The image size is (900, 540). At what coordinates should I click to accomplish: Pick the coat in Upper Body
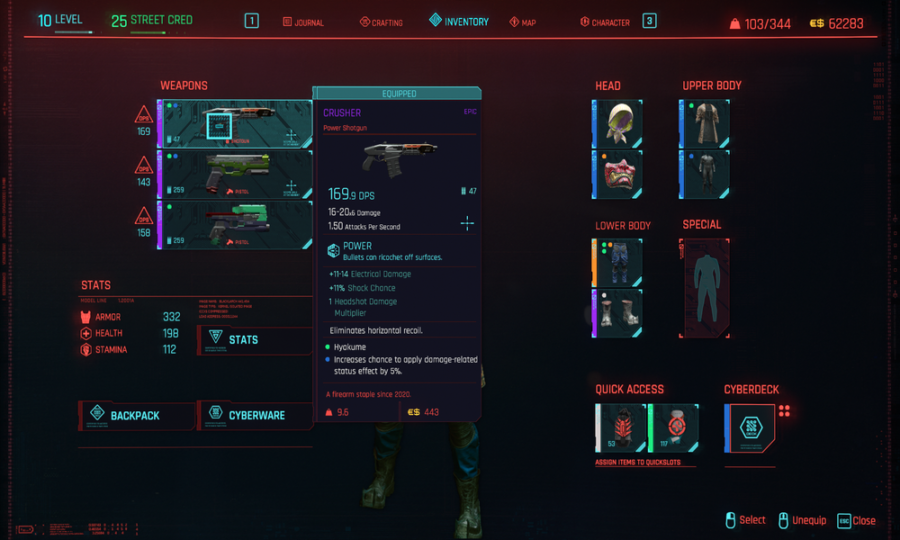(x=708, y=124)
